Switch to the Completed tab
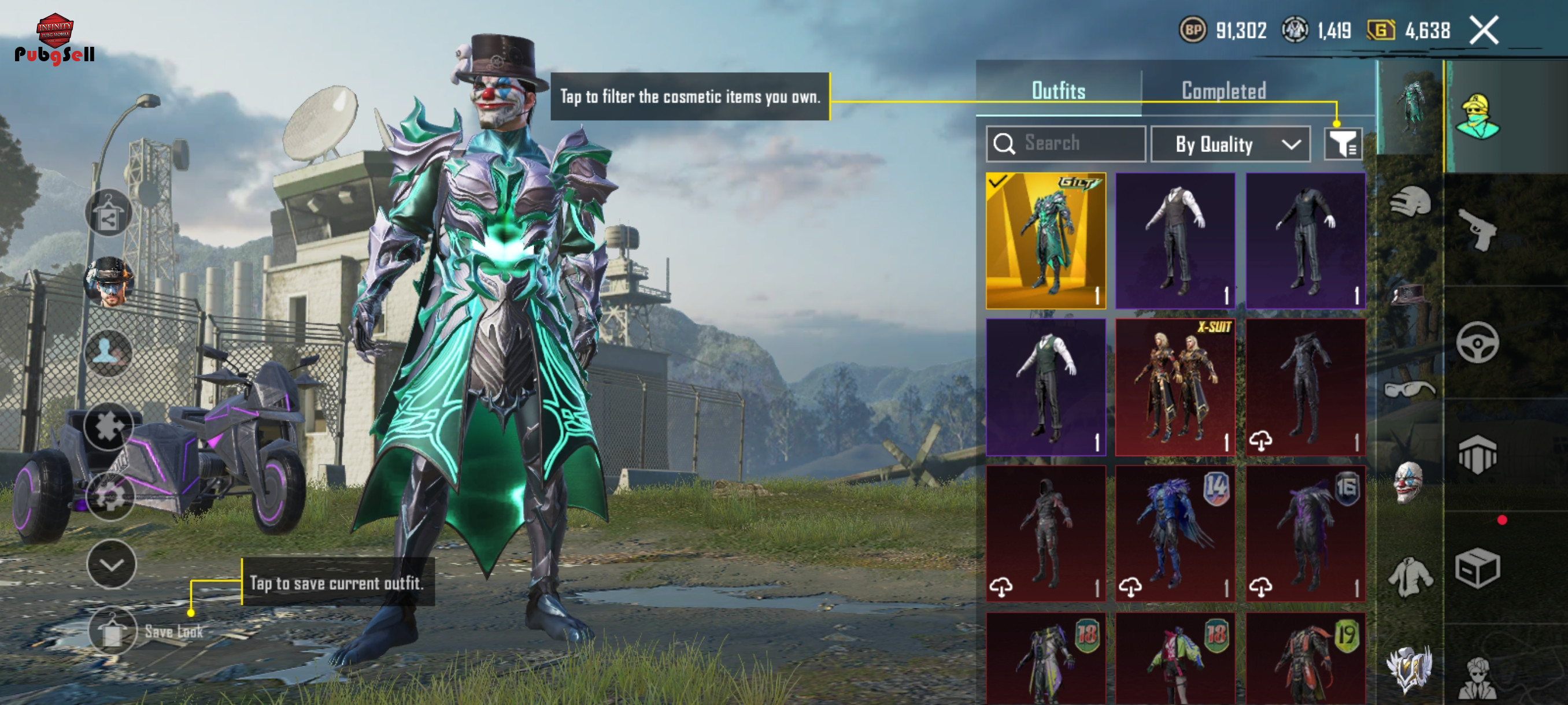Viewport: 1568px width, 705px height. pos(1223,91)
